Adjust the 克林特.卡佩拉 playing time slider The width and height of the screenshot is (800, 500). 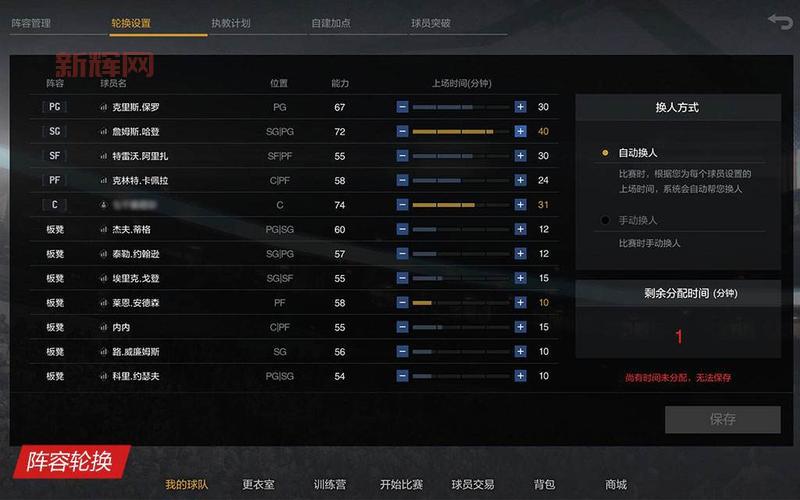pyautogui.click(x=461, y=181)
